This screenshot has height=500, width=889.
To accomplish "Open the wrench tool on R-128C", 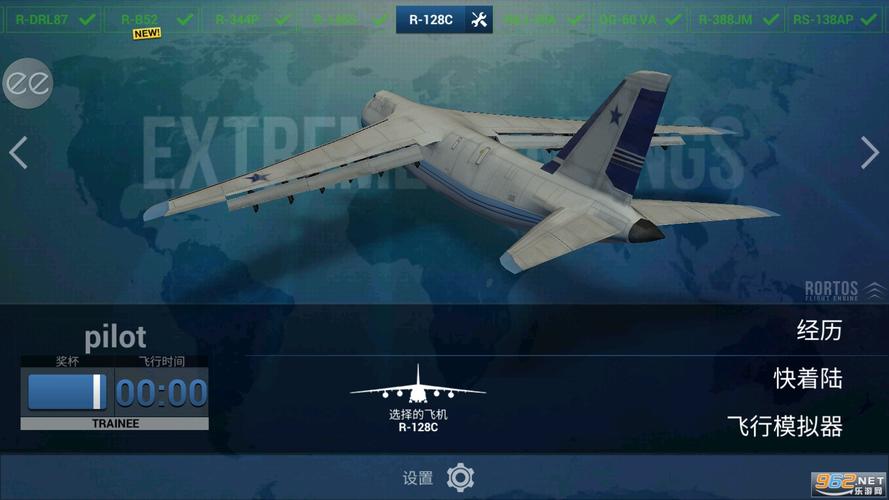I will click(x=479, y=20).
